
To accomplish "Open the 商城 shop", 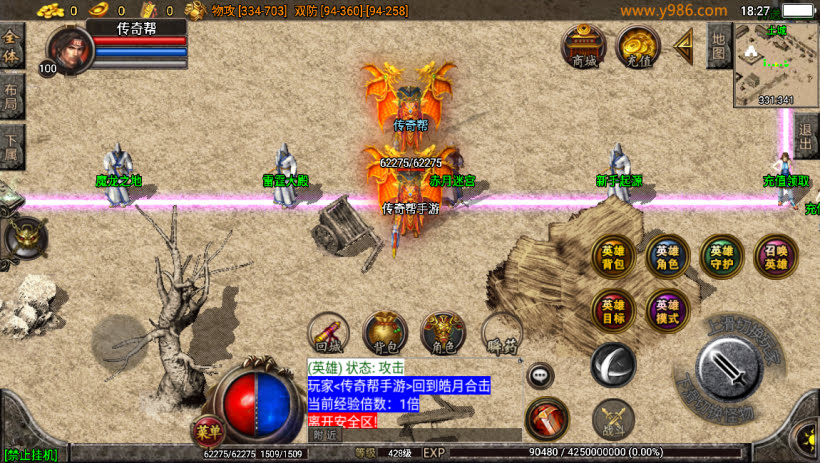I will [582, 46].
